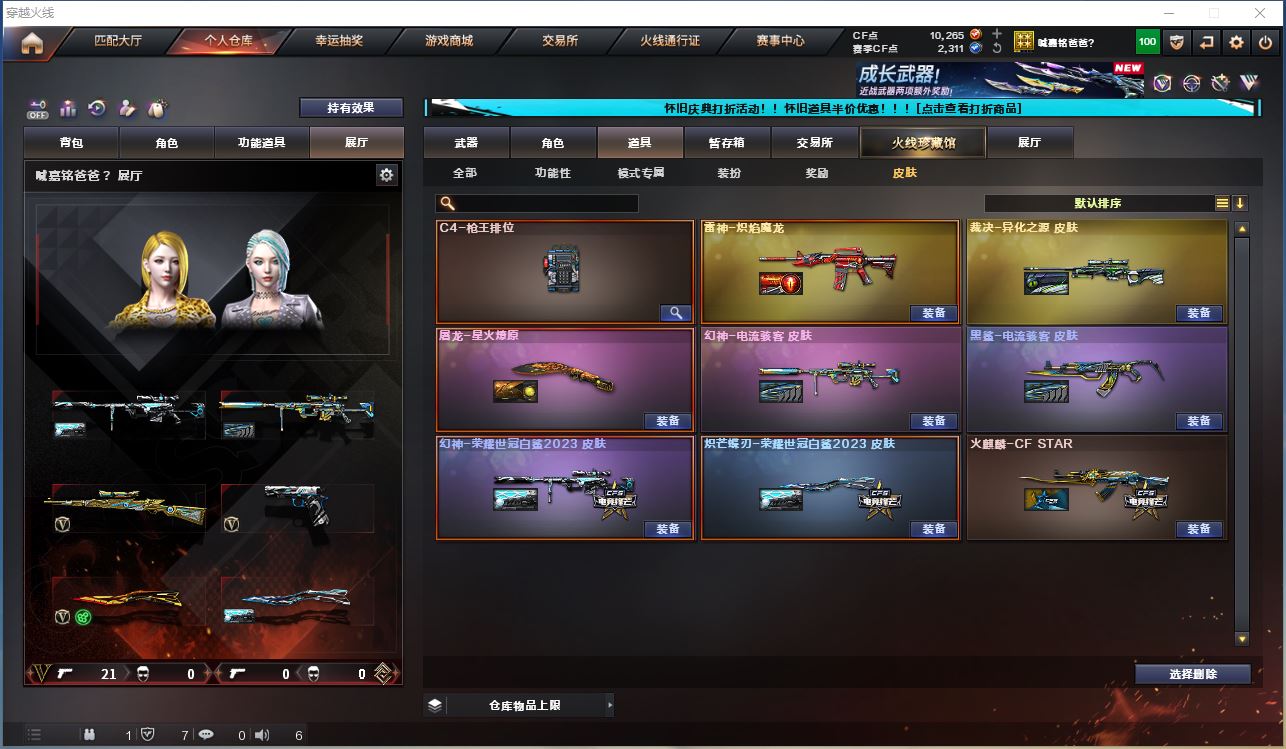Open the 火线通行证 battle pass
The height and width of the screenshot is (749, 1286).
(670, 41)
